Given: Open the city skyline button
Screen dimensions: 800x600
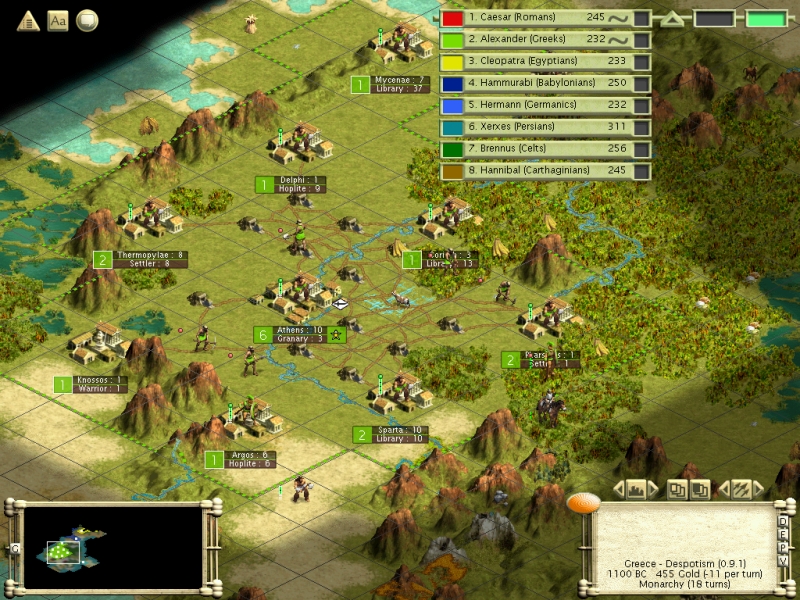Looking at the screenshot, I should [637, 490].
